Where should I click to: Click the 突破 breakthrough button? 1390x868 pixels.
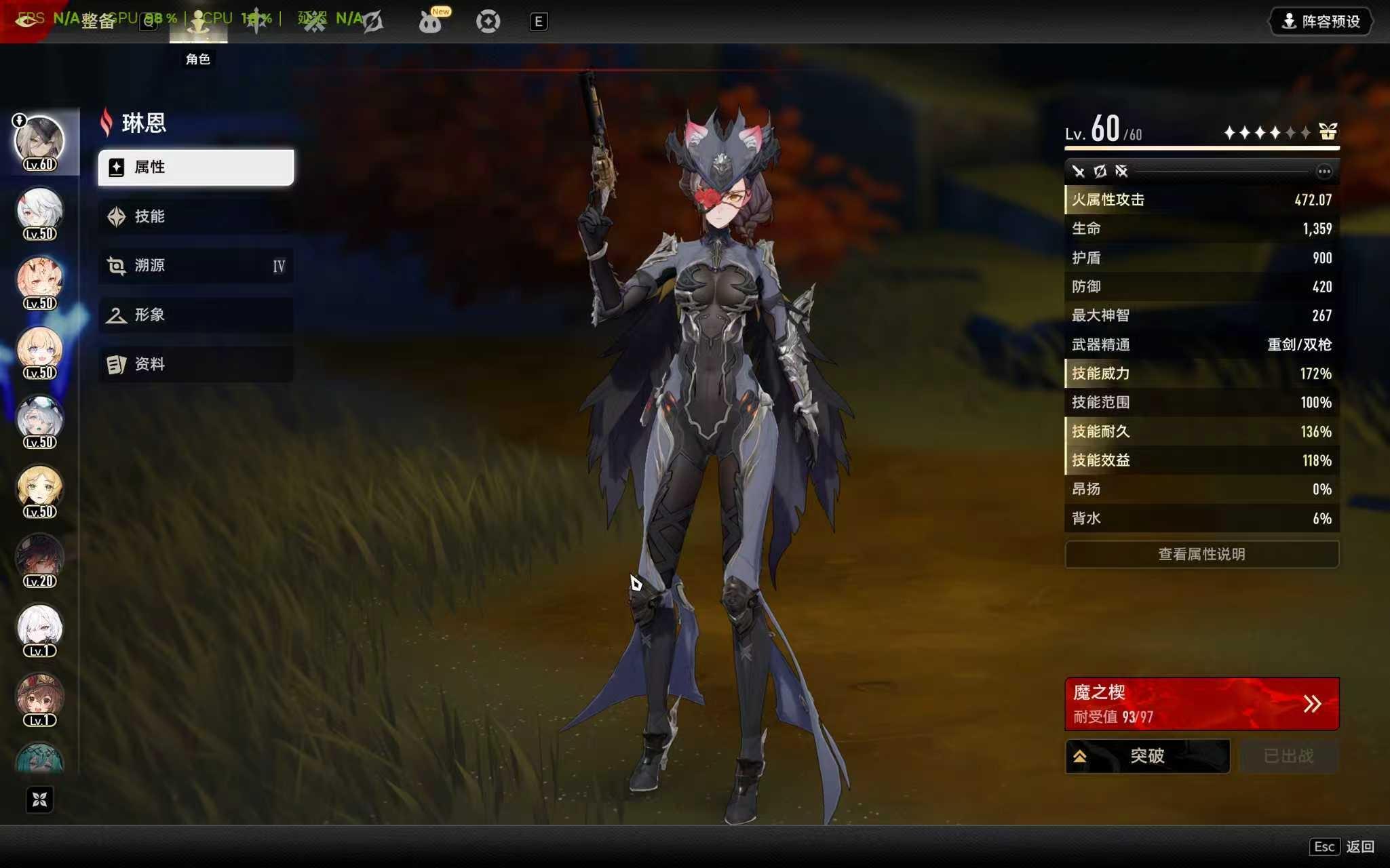pyautogui.click(x=1147, y=756)
